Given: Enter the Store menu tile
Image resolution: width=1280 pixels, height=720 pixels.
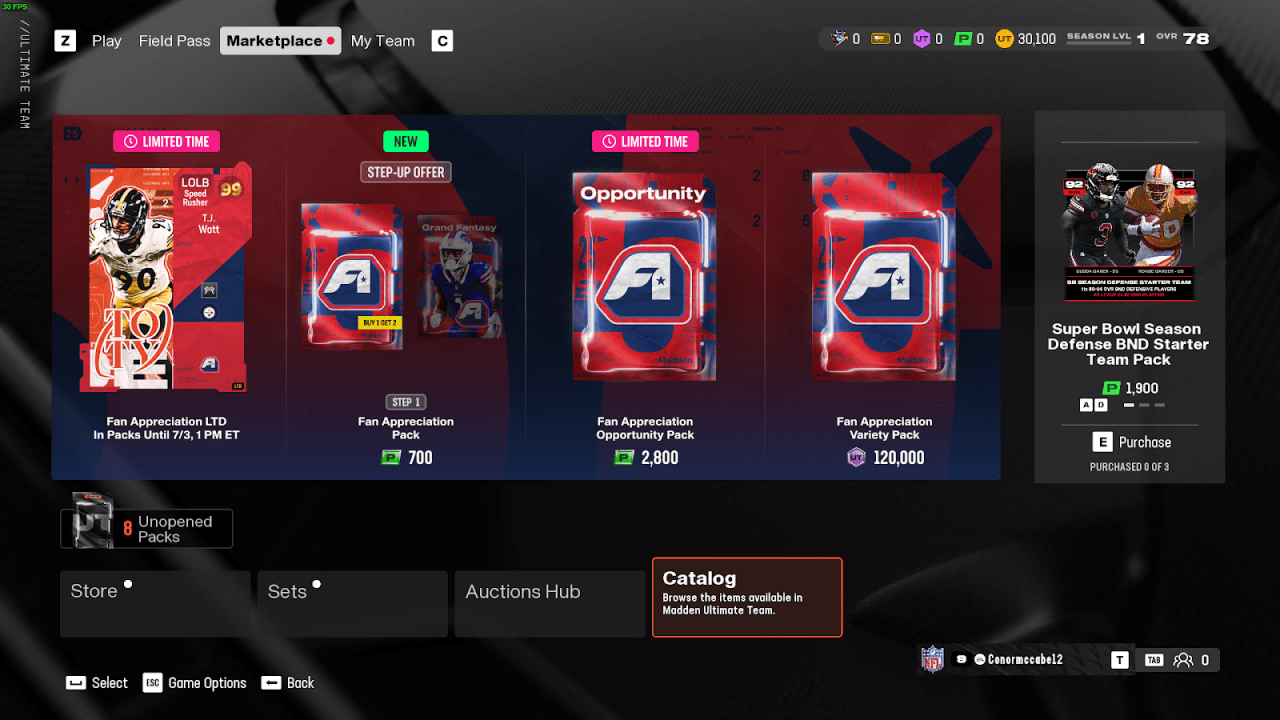Looking at the screenshot, I should 155,603.
